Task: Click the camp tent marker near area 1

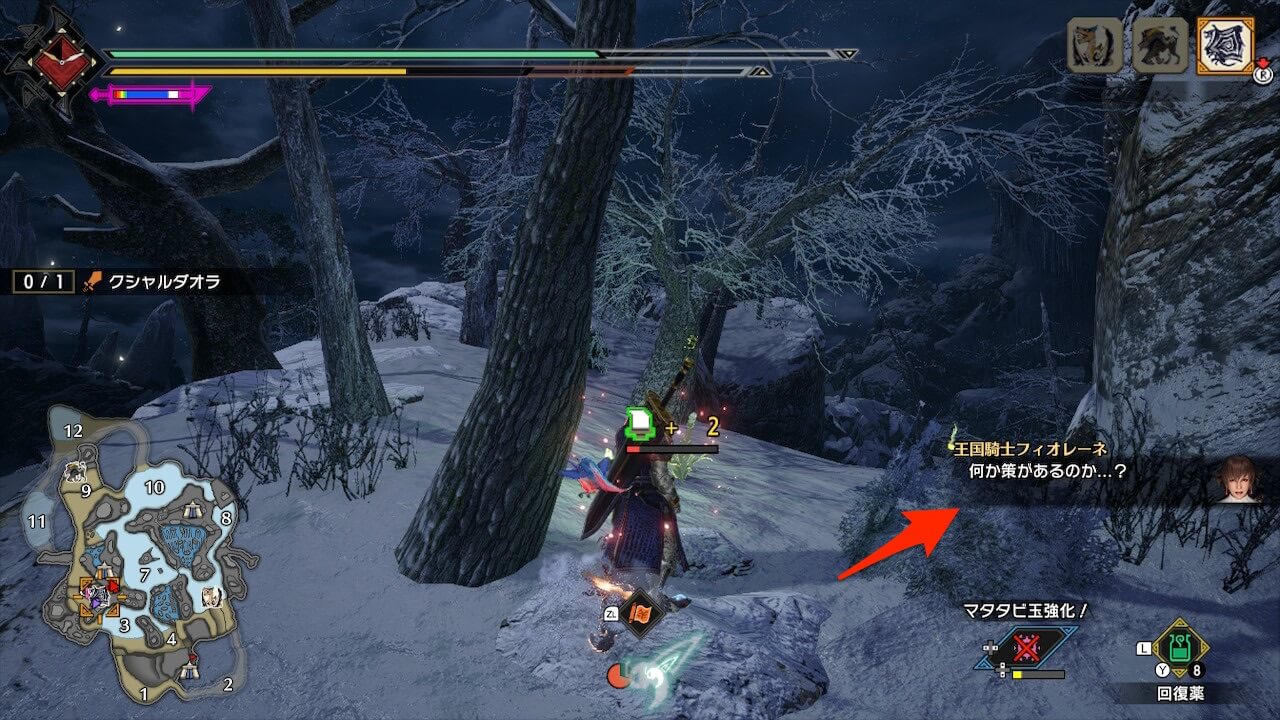Action: [x=188, y=671]
